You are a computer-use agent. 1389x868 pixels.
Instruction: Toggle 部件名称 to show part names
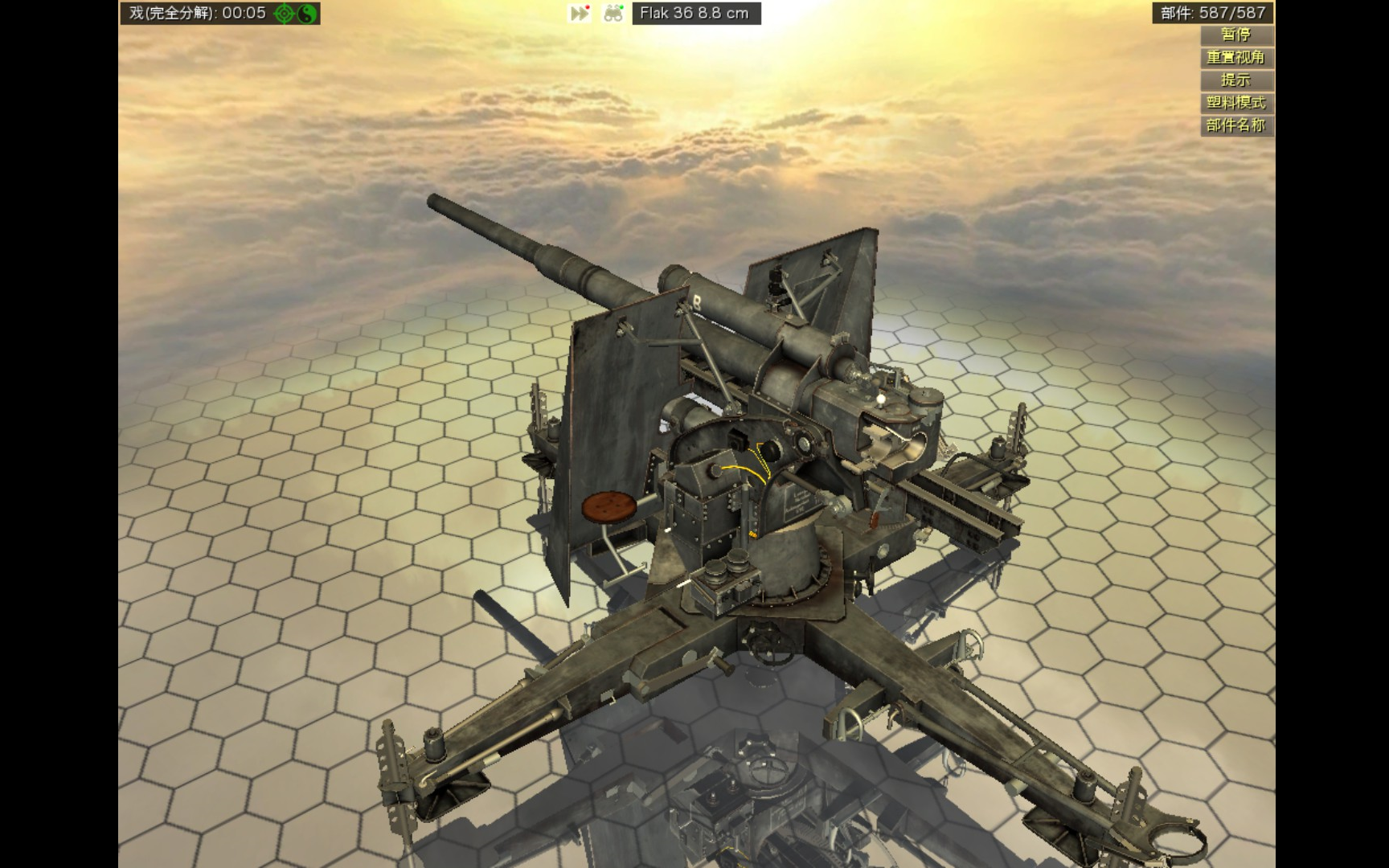click(x=1235, y=125)
